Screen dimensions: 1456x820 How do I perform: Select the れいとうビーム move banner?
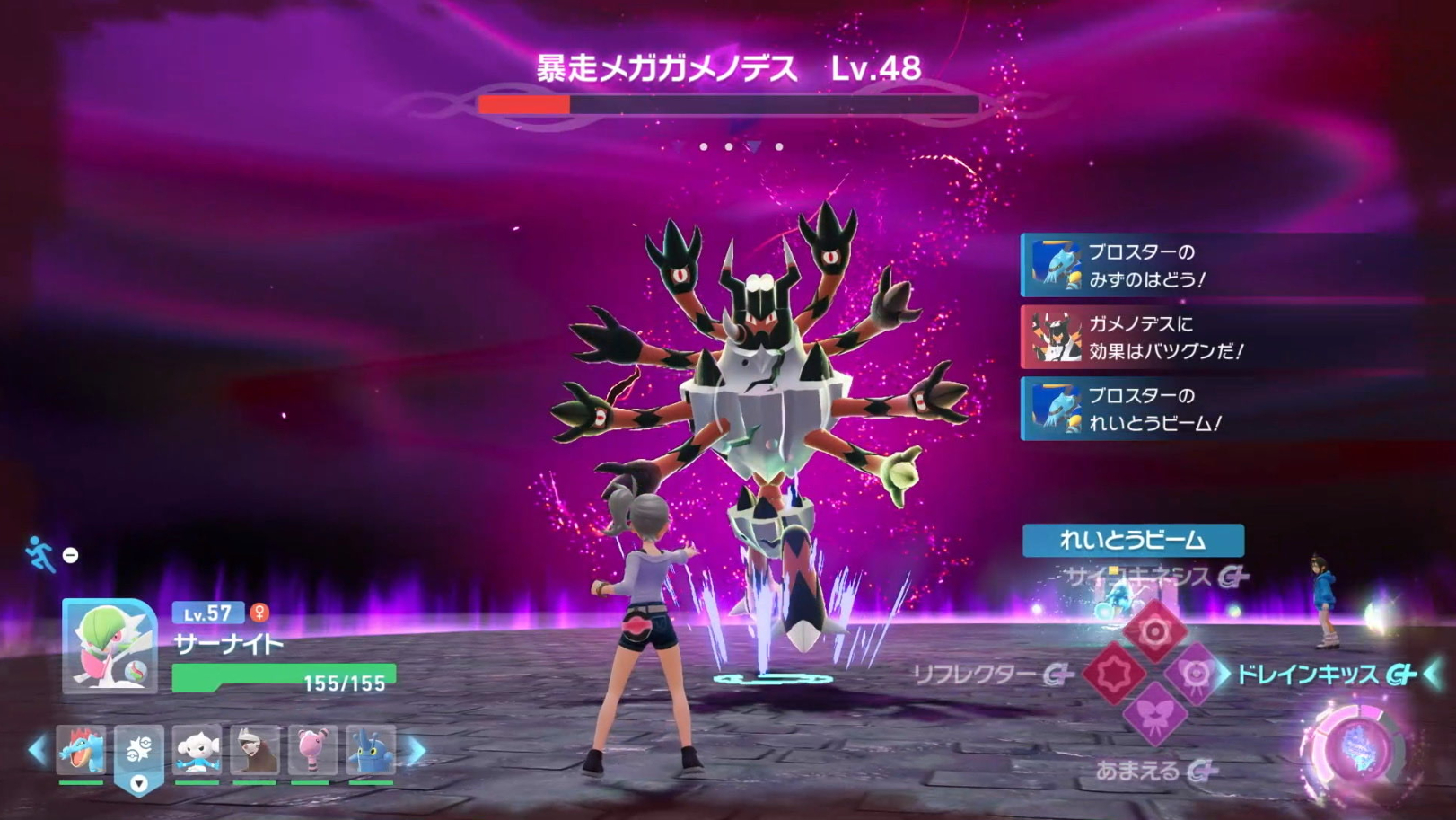pyautogui.click(x=1133, y=540)
